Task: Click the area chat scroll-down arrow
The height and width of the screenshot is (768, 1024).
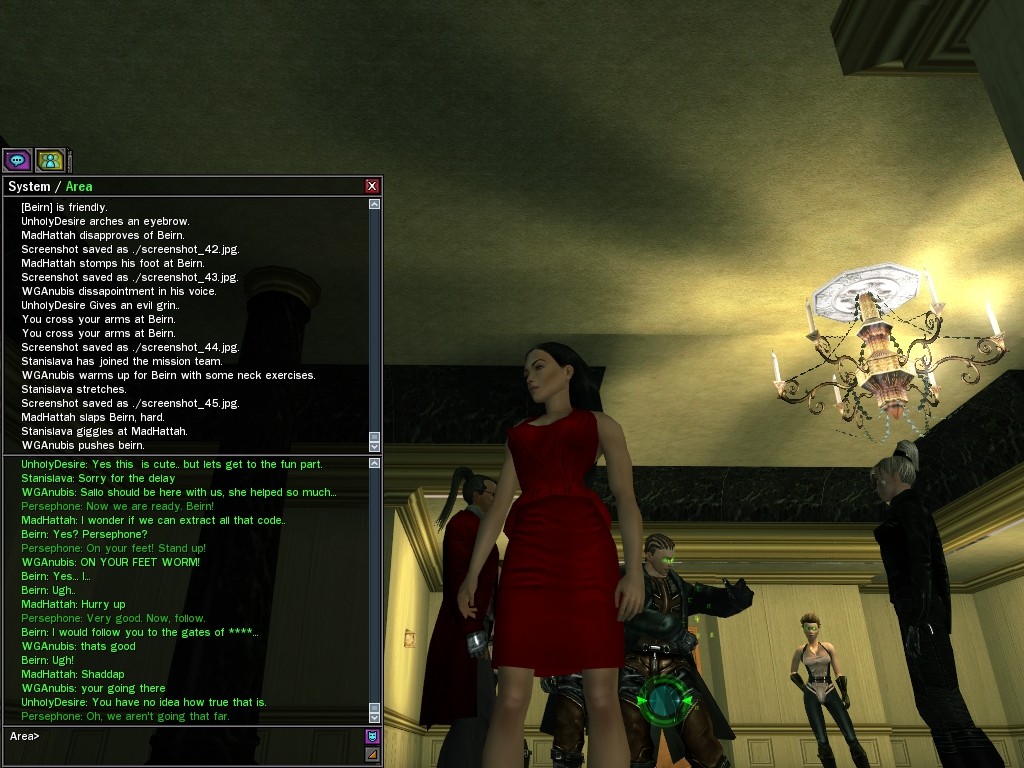Action: pos(374,716)
